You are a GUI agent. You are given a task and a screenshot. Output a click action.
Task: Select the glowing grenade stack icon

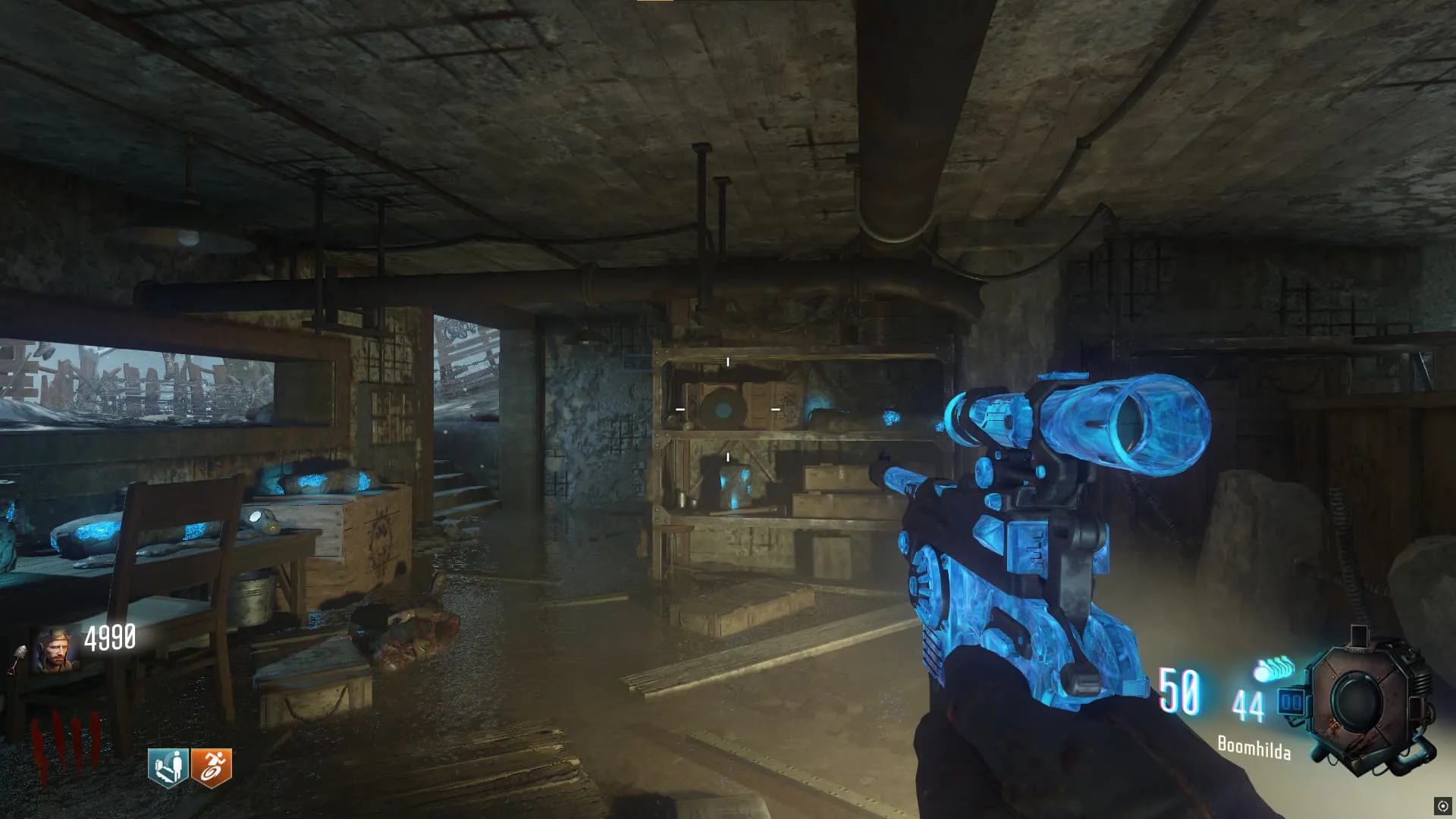coord(1276,669)
